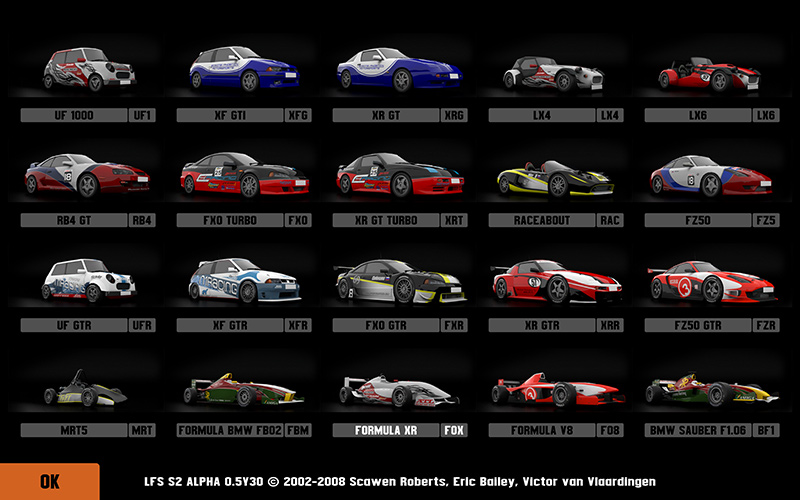Choose the BMW Sauber F1.06 car
This screenshot has height=500, width=800.
[x=712, y=390]
